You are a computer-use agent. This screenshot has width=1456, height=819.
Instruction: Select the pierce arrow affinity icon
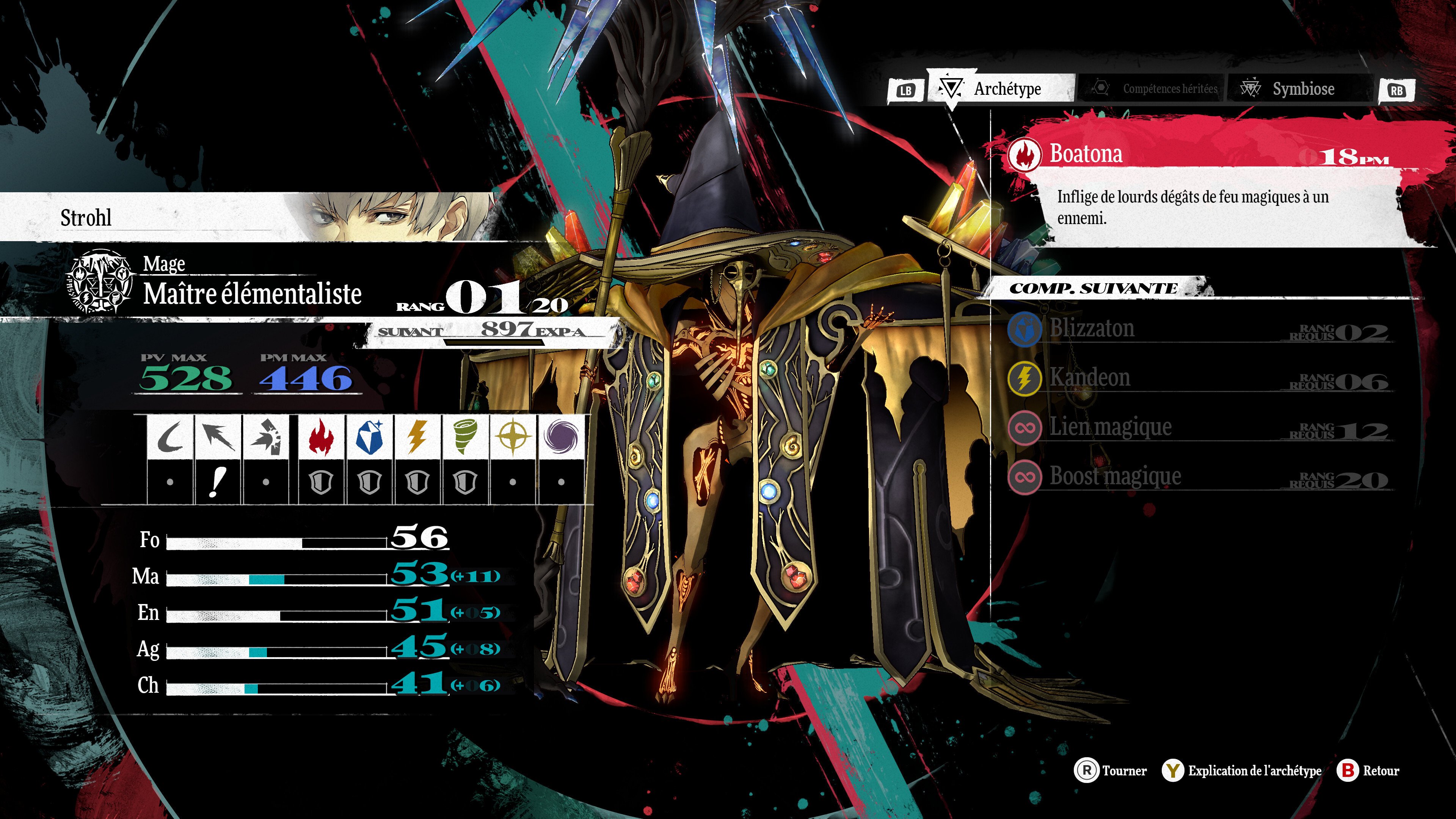click(x=218, y=437)
